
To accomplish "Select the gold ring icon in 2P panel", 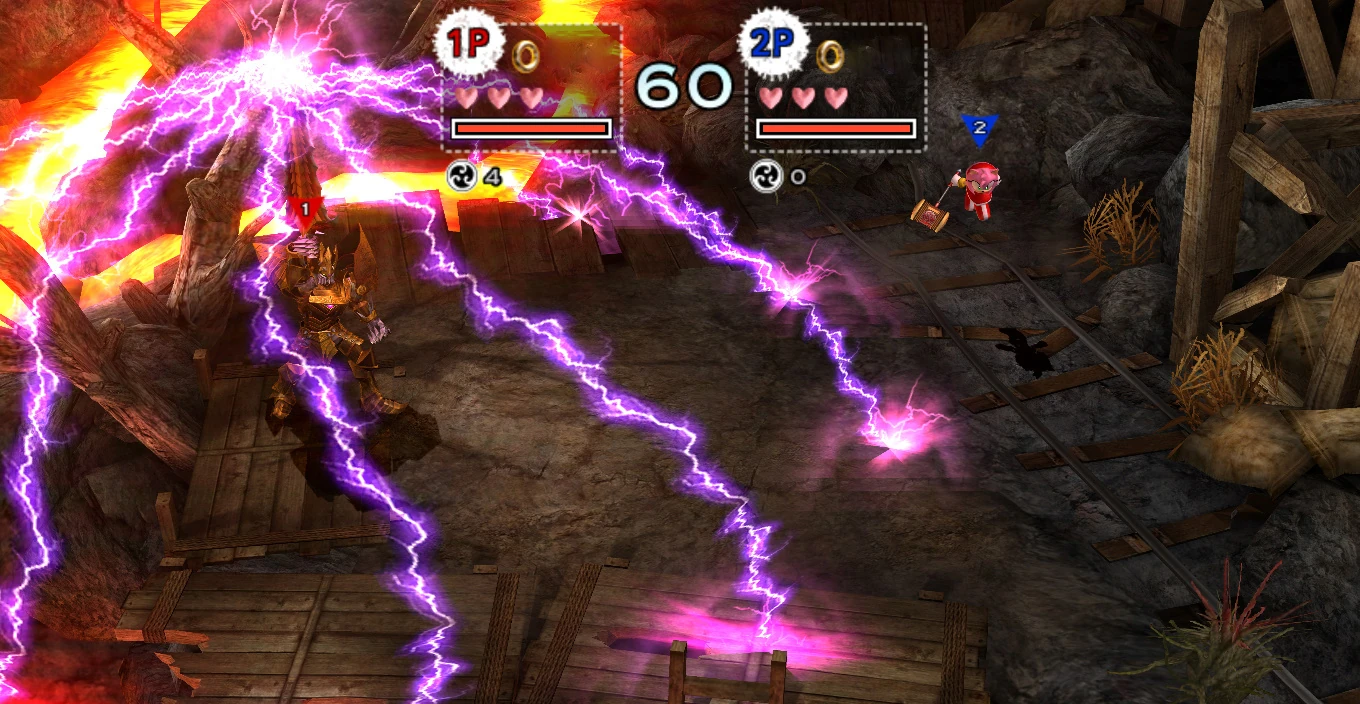I will (829, 56).
